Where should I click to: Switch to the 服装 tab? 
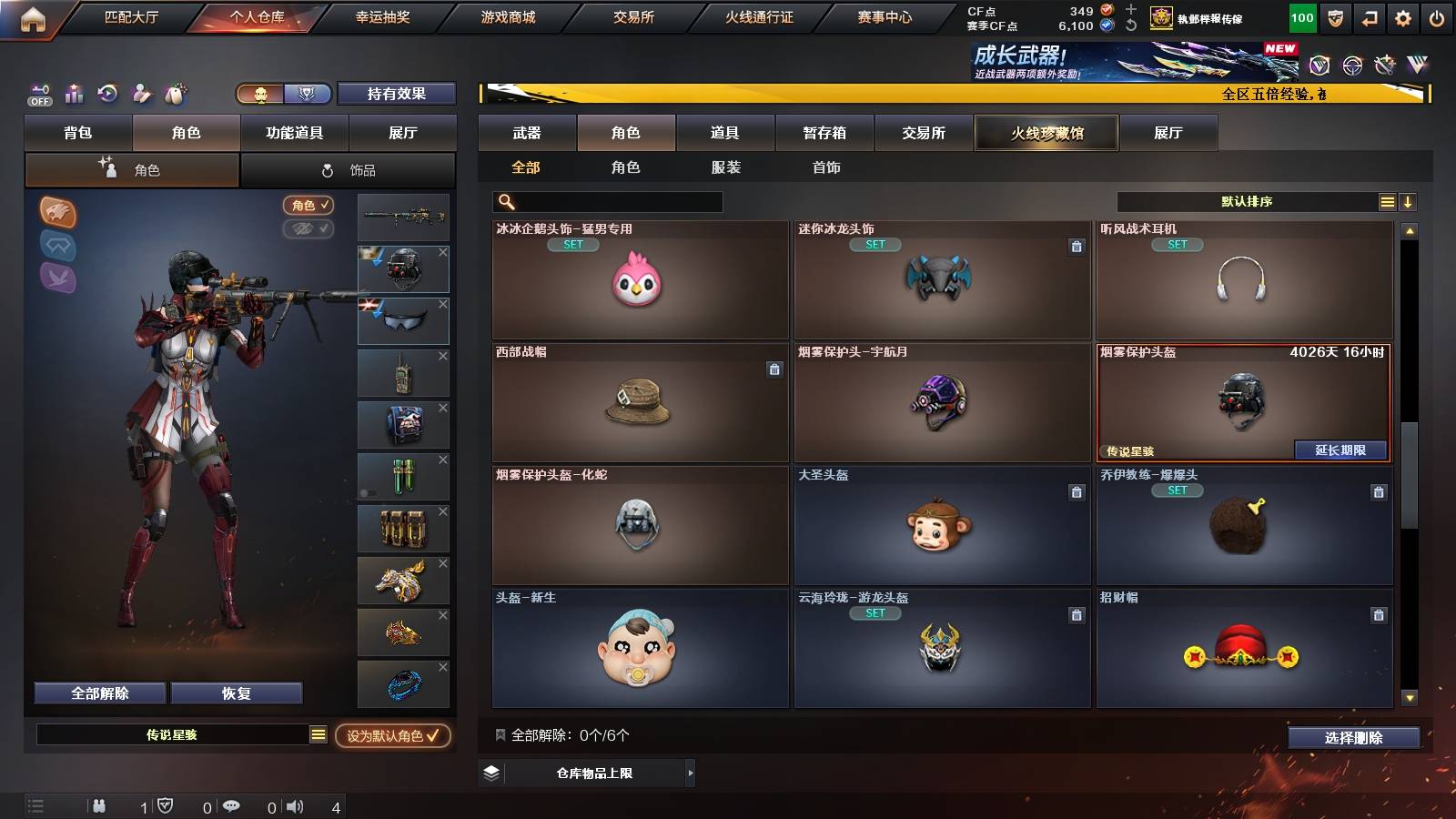(x=726, y=167)
